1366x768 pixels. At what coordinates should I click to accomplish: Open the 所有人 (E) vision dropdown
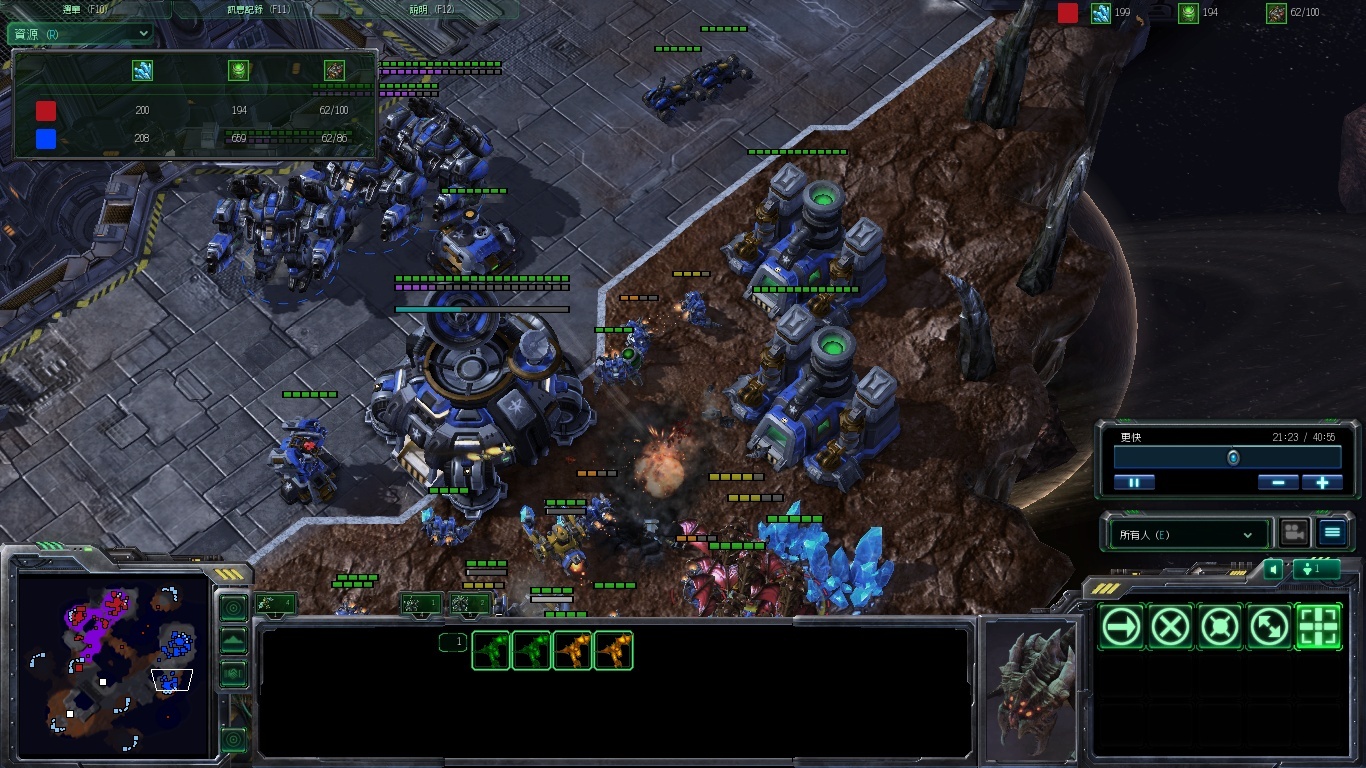[x=1186, y=535]
